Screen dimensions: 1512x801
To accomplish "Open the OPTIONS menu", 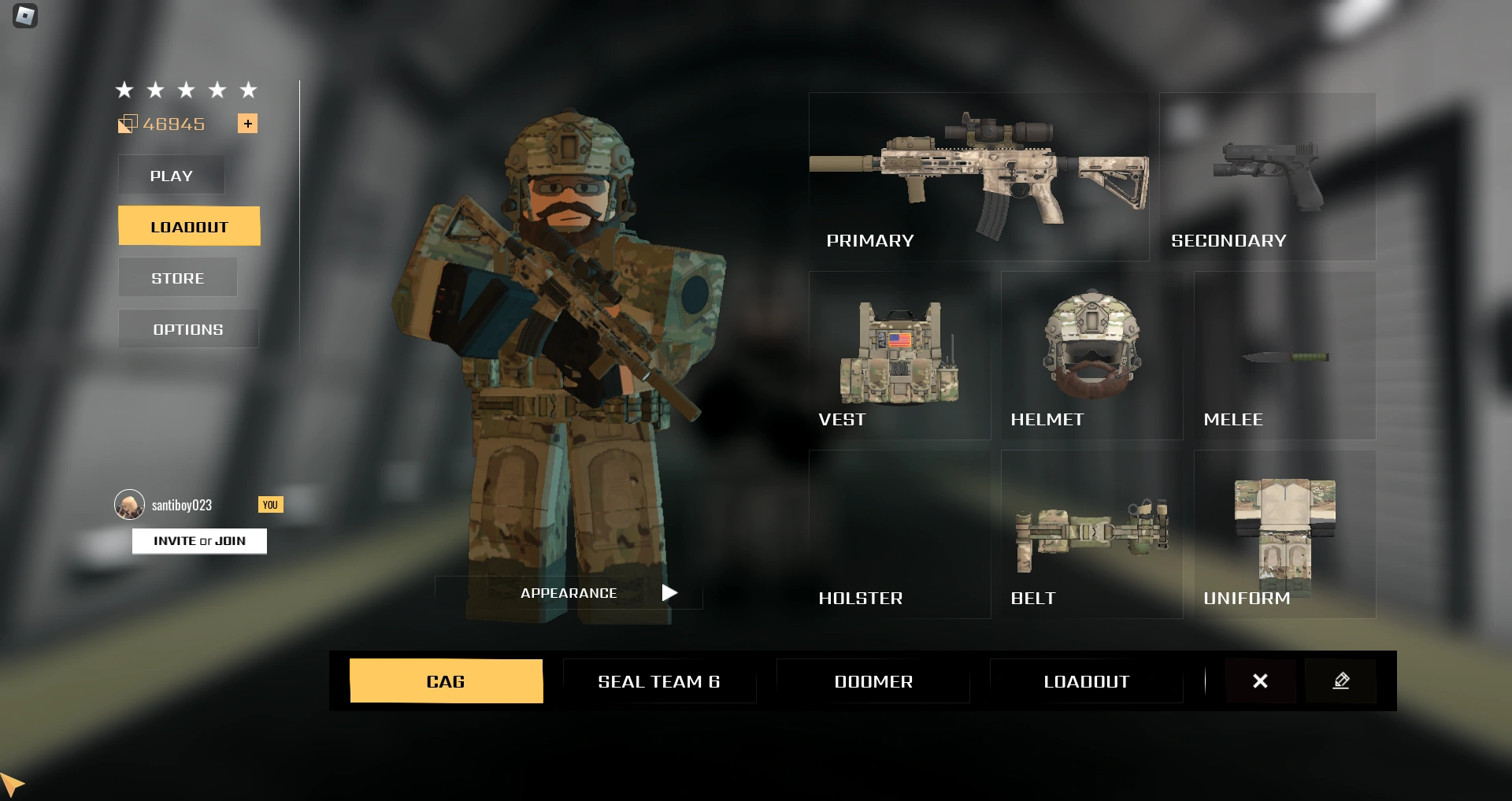I will coord(187,328).
